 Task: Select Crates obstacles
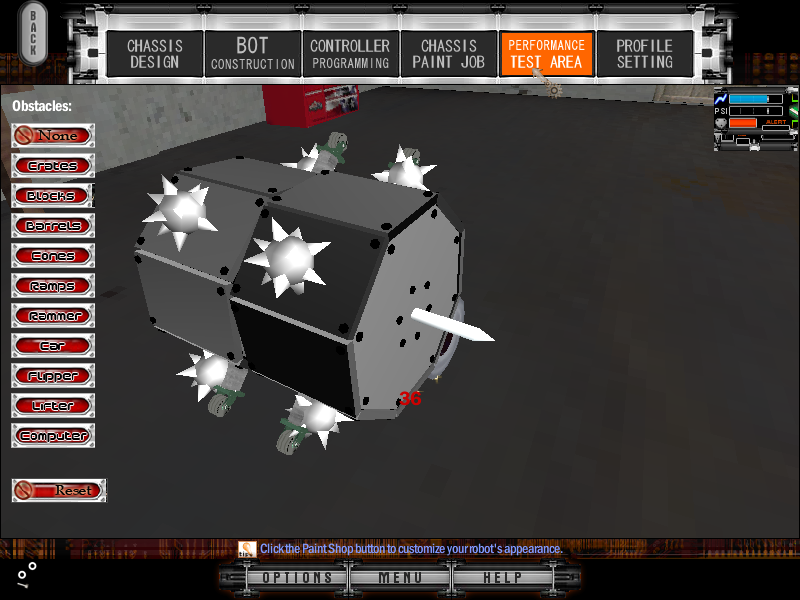[53, 165]
